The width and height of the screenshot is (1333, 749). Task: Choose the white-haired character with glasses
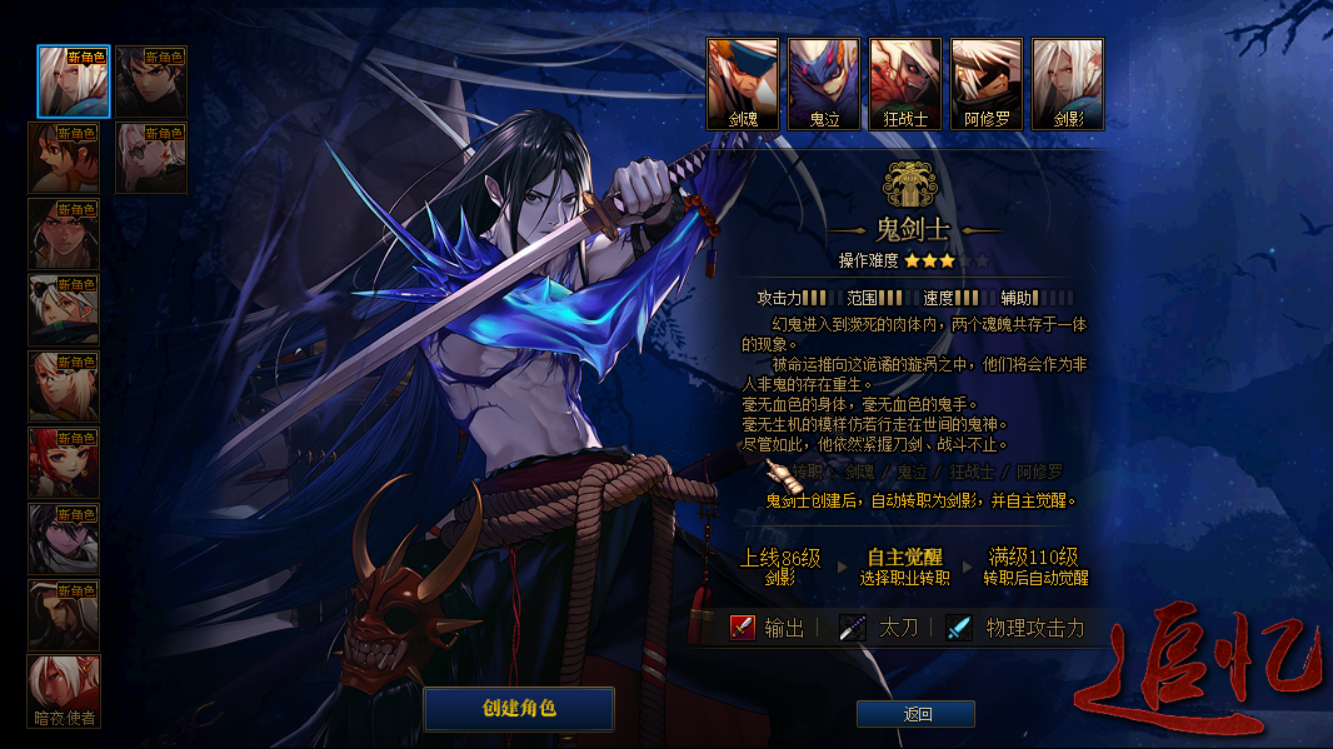pyautogui.click(x=151, y=157)
